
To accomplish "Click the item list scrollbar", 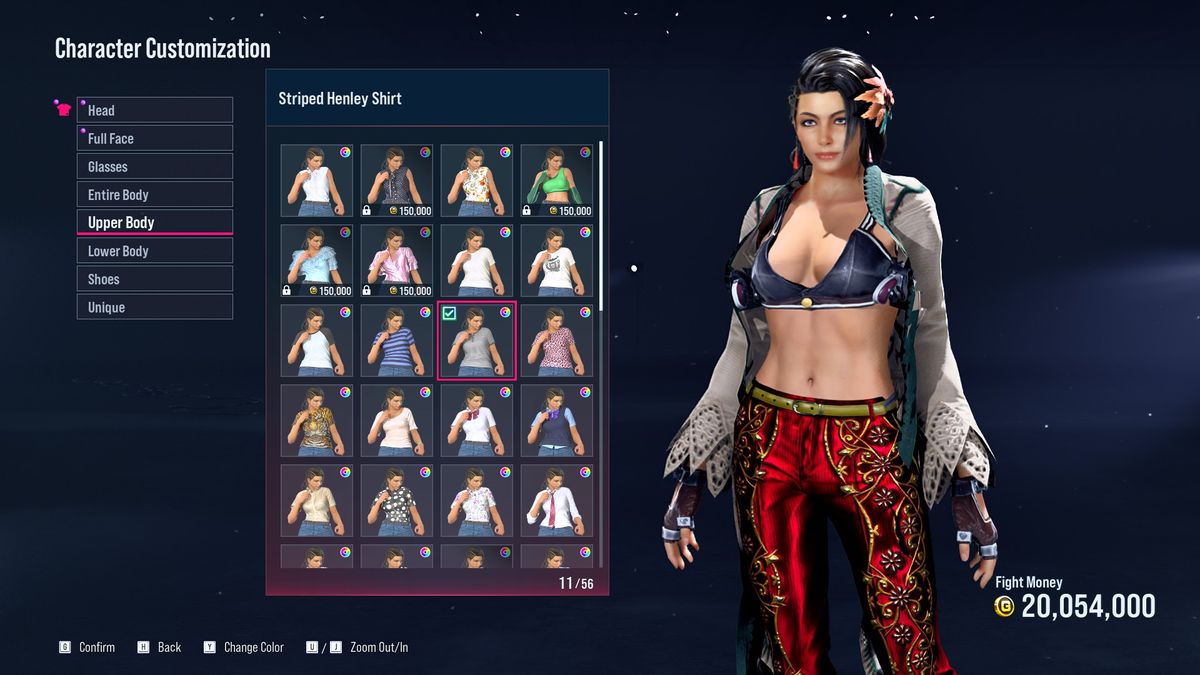I will pyautogui.click(x=601, y=210).
